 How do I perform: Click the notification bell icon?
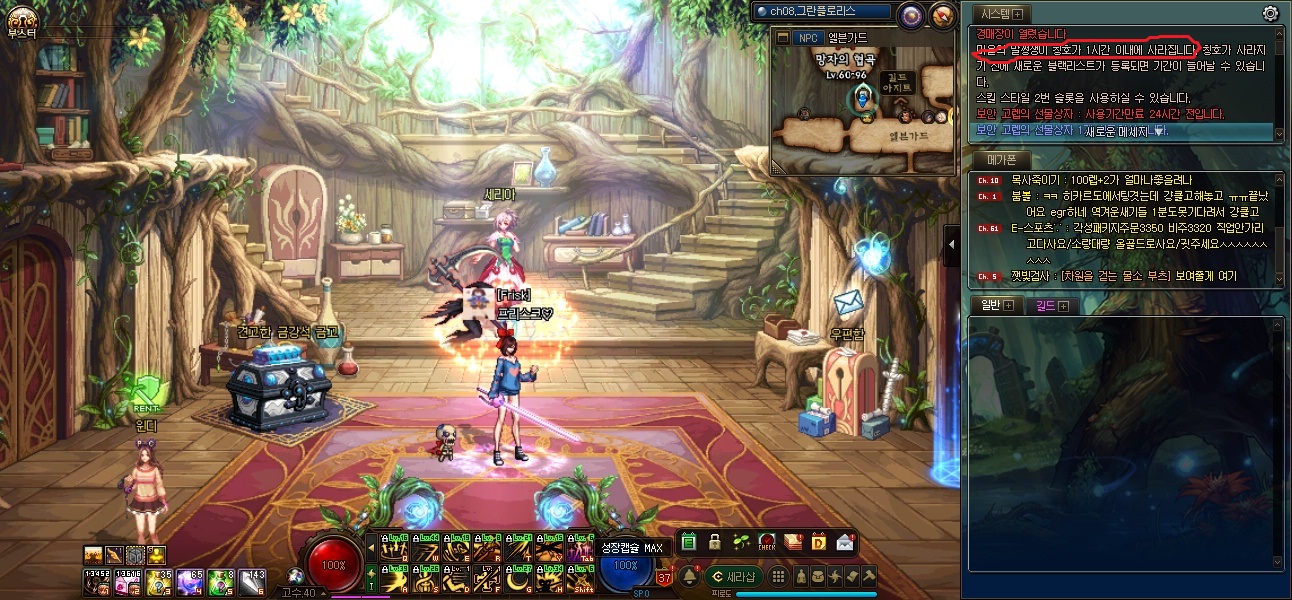click(x=688, y=577)
